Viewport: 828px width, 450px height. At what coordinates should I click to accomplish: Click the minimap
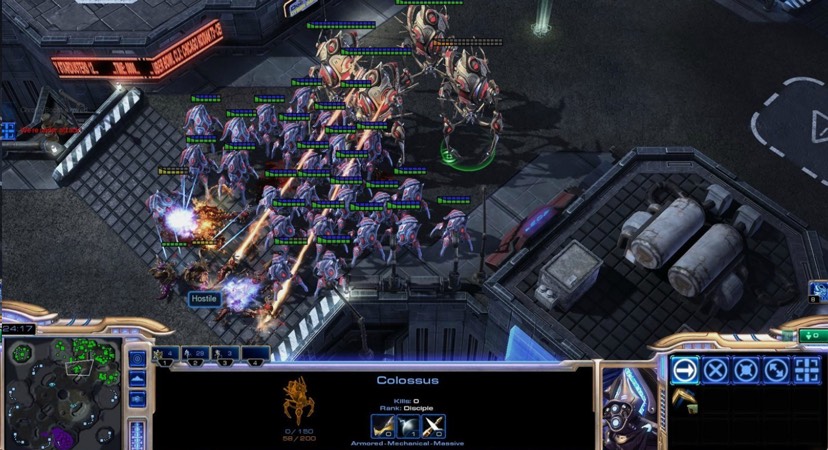(x=62, y=393)
